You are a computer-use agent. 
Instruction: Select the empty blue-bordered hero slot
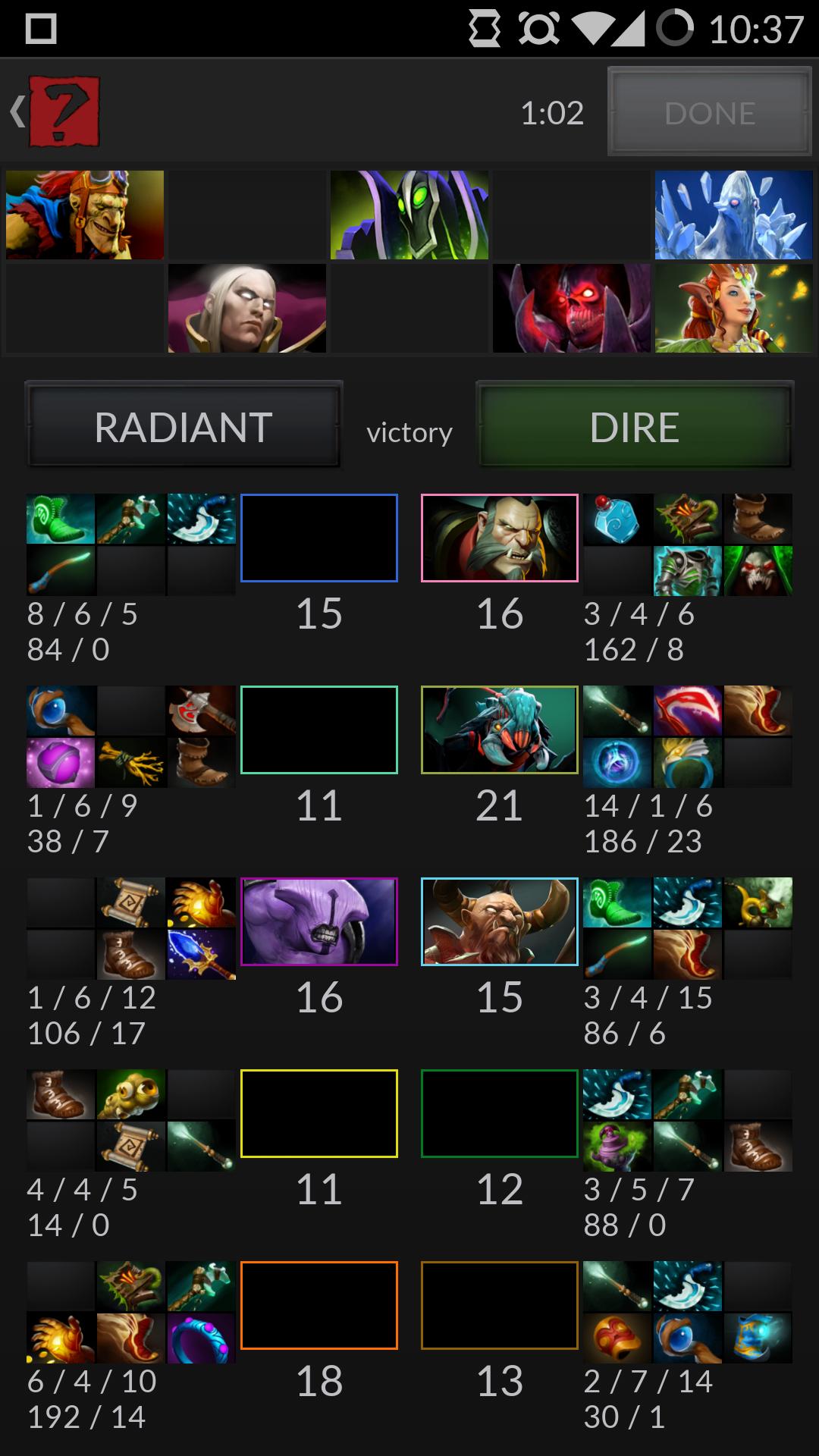[319, 538]
